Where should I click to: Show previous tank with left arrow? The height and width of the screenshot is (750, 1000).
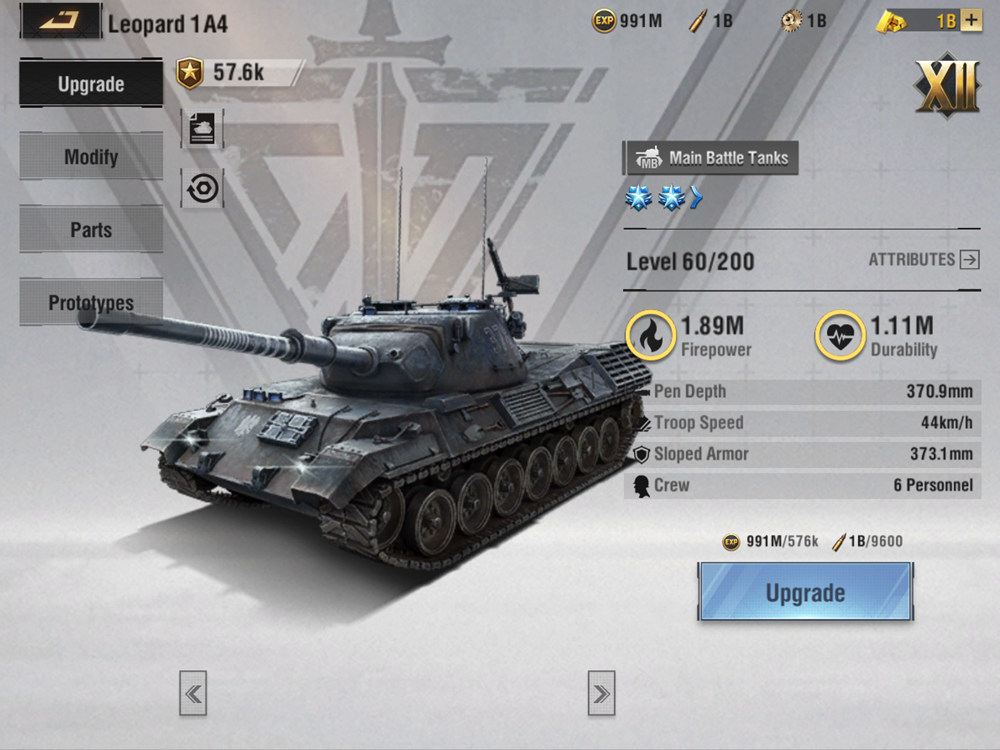[193, 693]
